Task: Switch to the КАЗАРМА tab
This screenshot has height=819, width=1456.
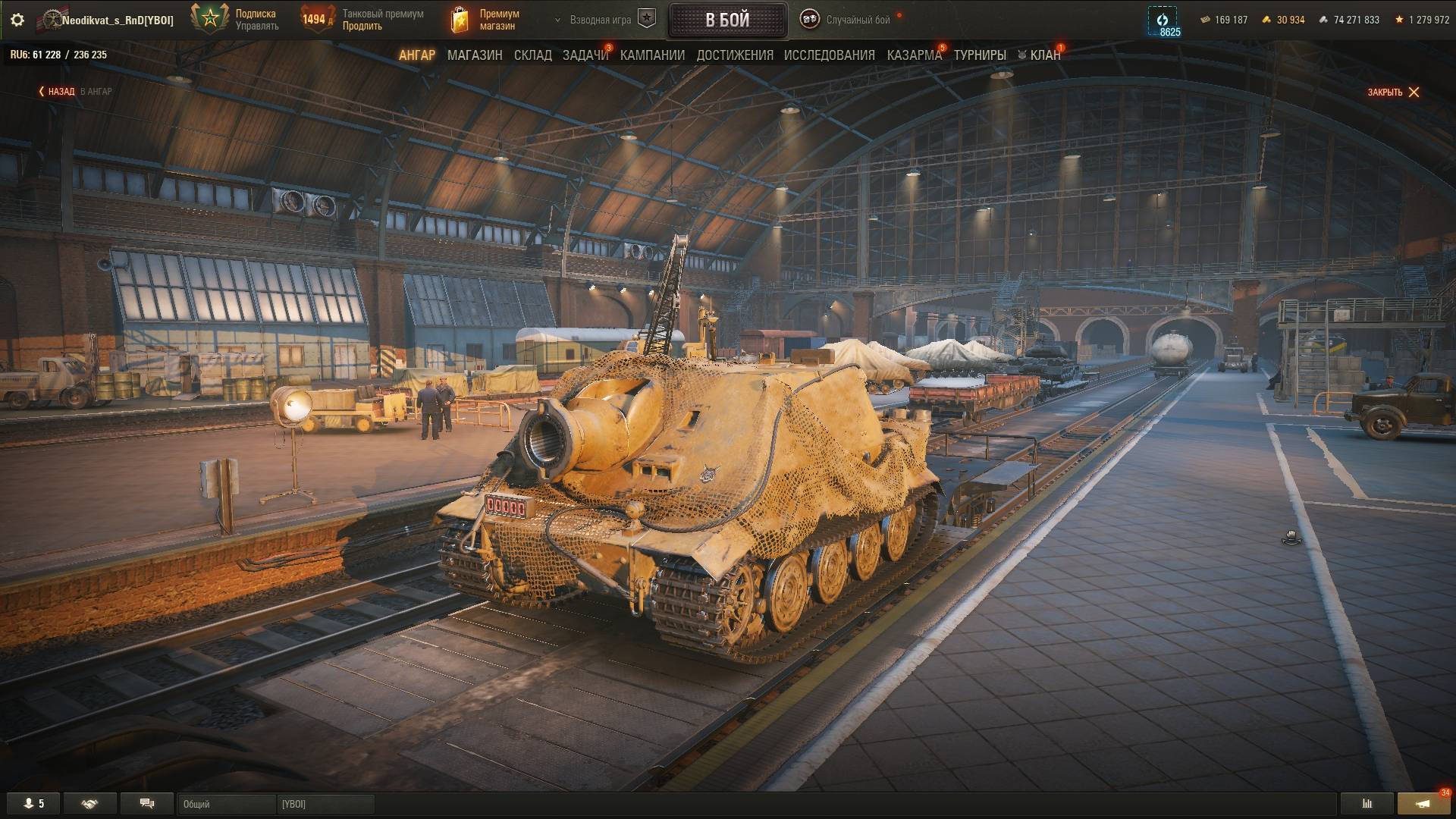Action: [914, 55]
